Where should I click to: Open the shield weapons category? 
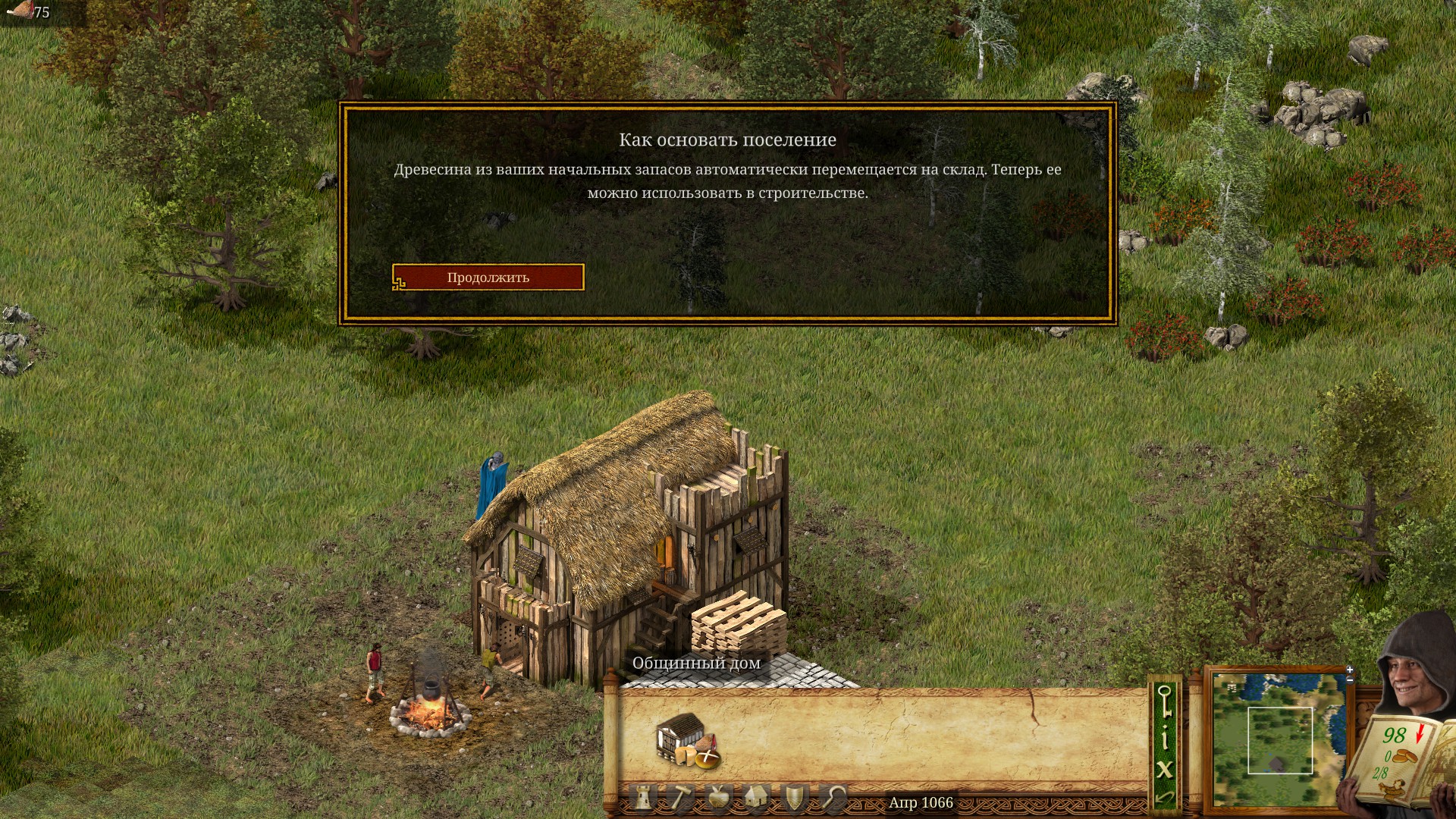(794, 798)
